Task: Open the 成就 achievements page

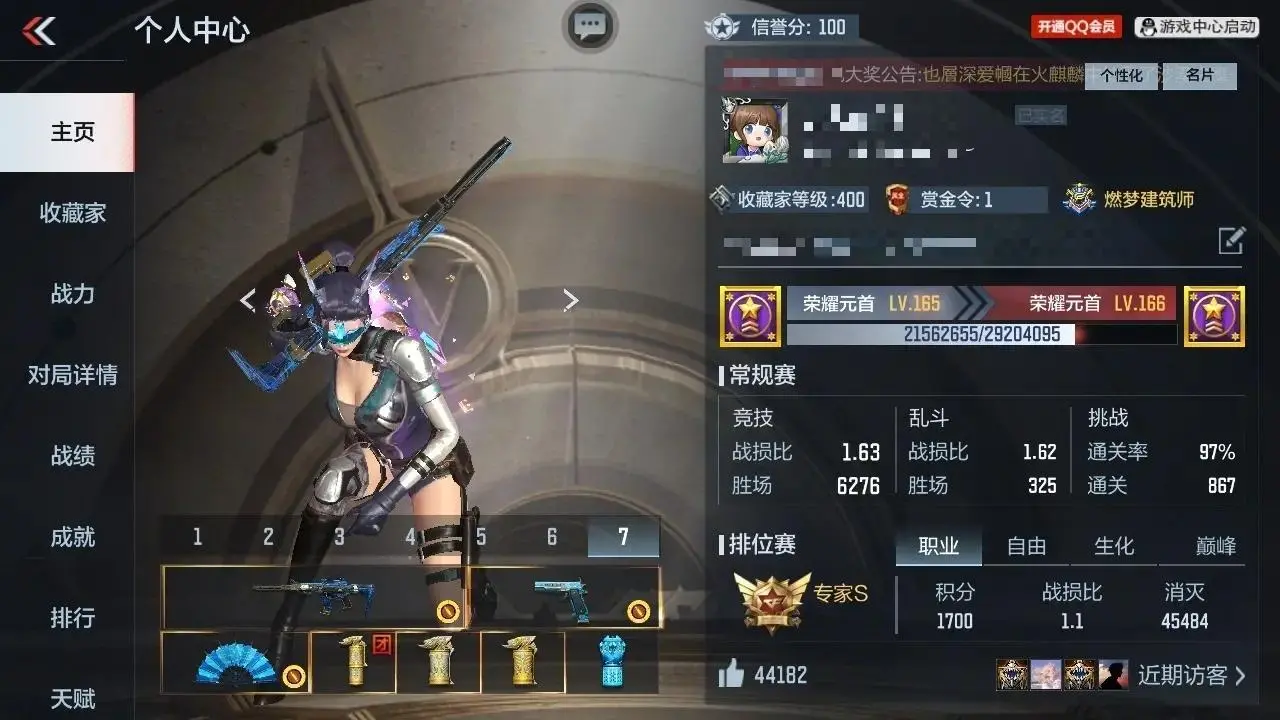Action: (72, 537)
